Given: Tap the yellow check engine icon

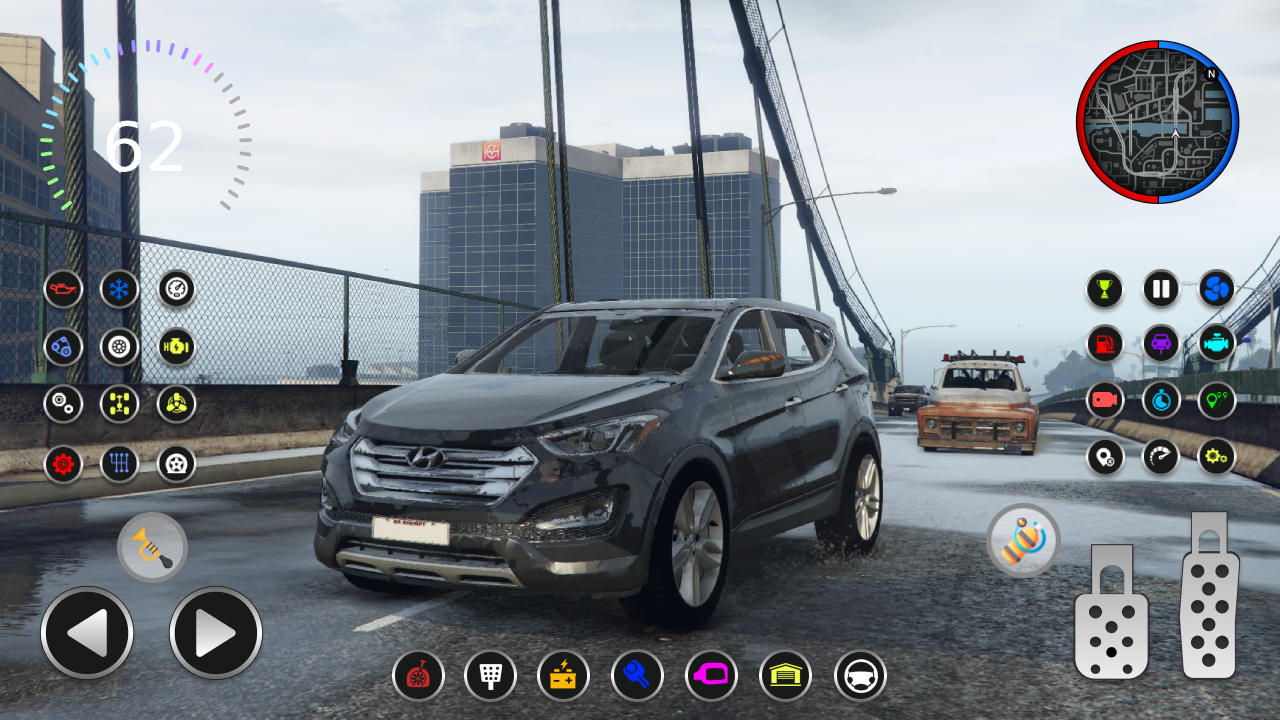Looking at the screenshot, I should tap(176, 346).
